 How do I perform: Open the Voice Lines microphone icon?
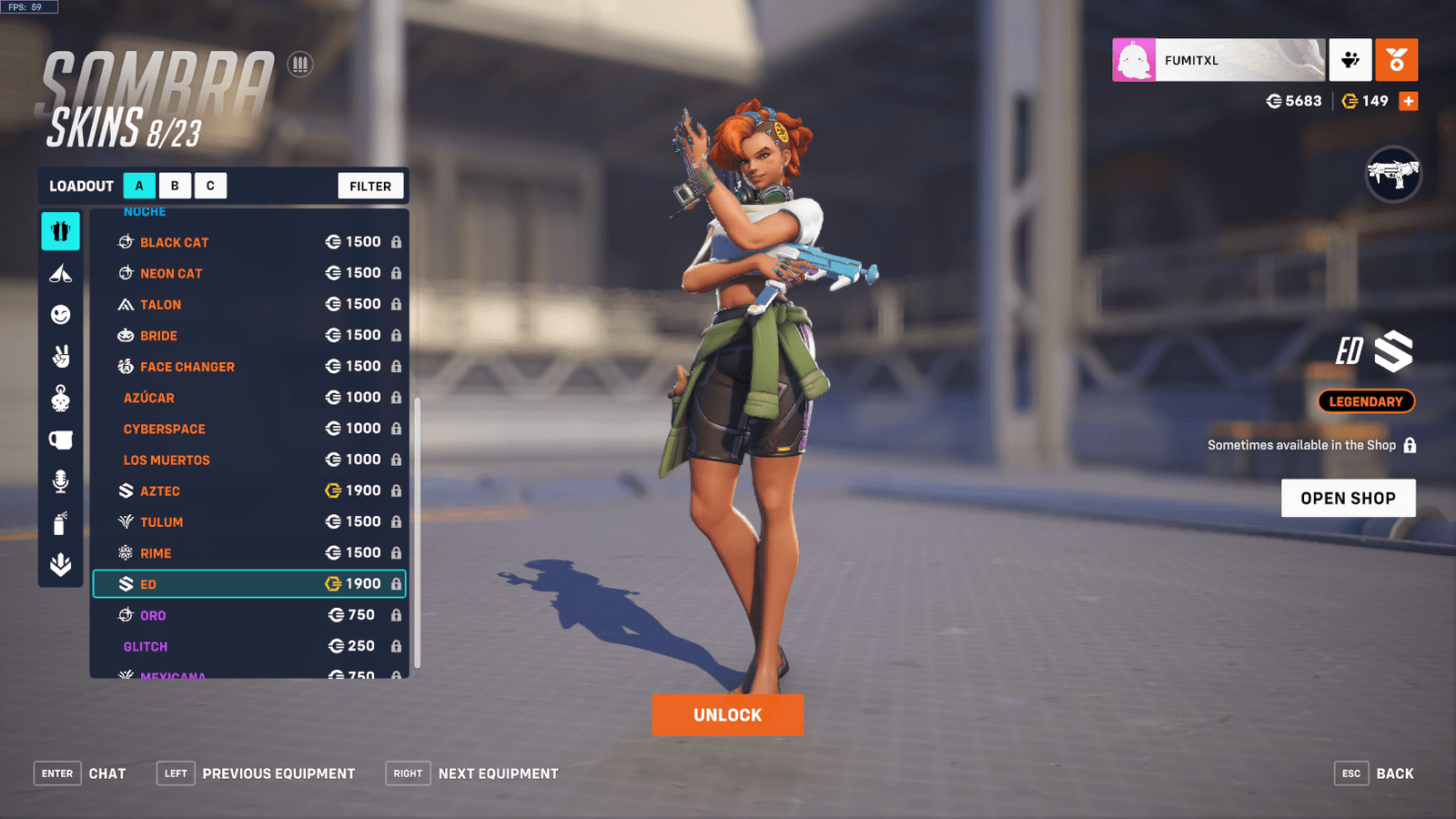pos(60,481)
